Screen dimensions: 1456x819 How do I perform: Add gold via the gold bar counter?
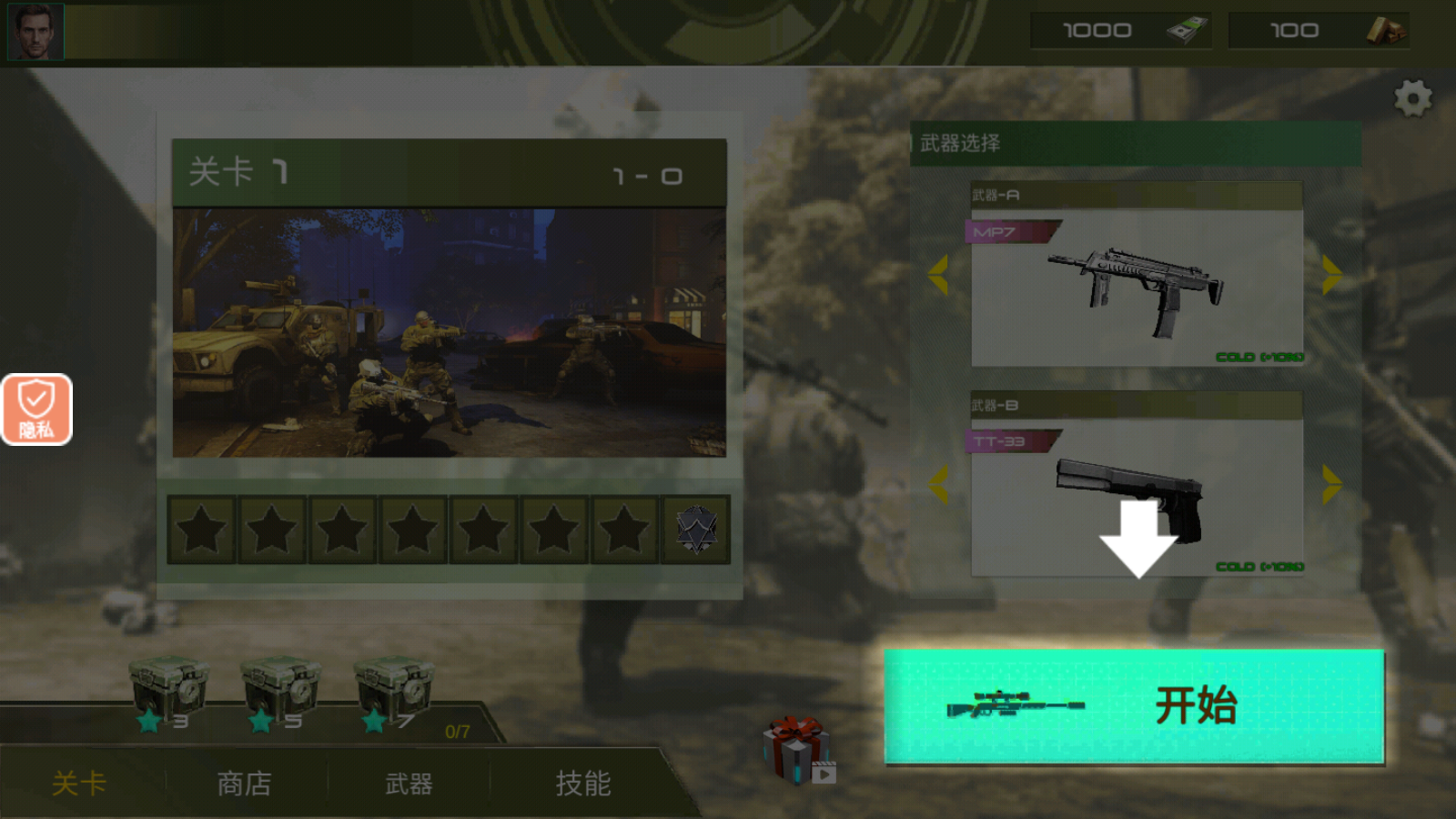[1319, 29]
